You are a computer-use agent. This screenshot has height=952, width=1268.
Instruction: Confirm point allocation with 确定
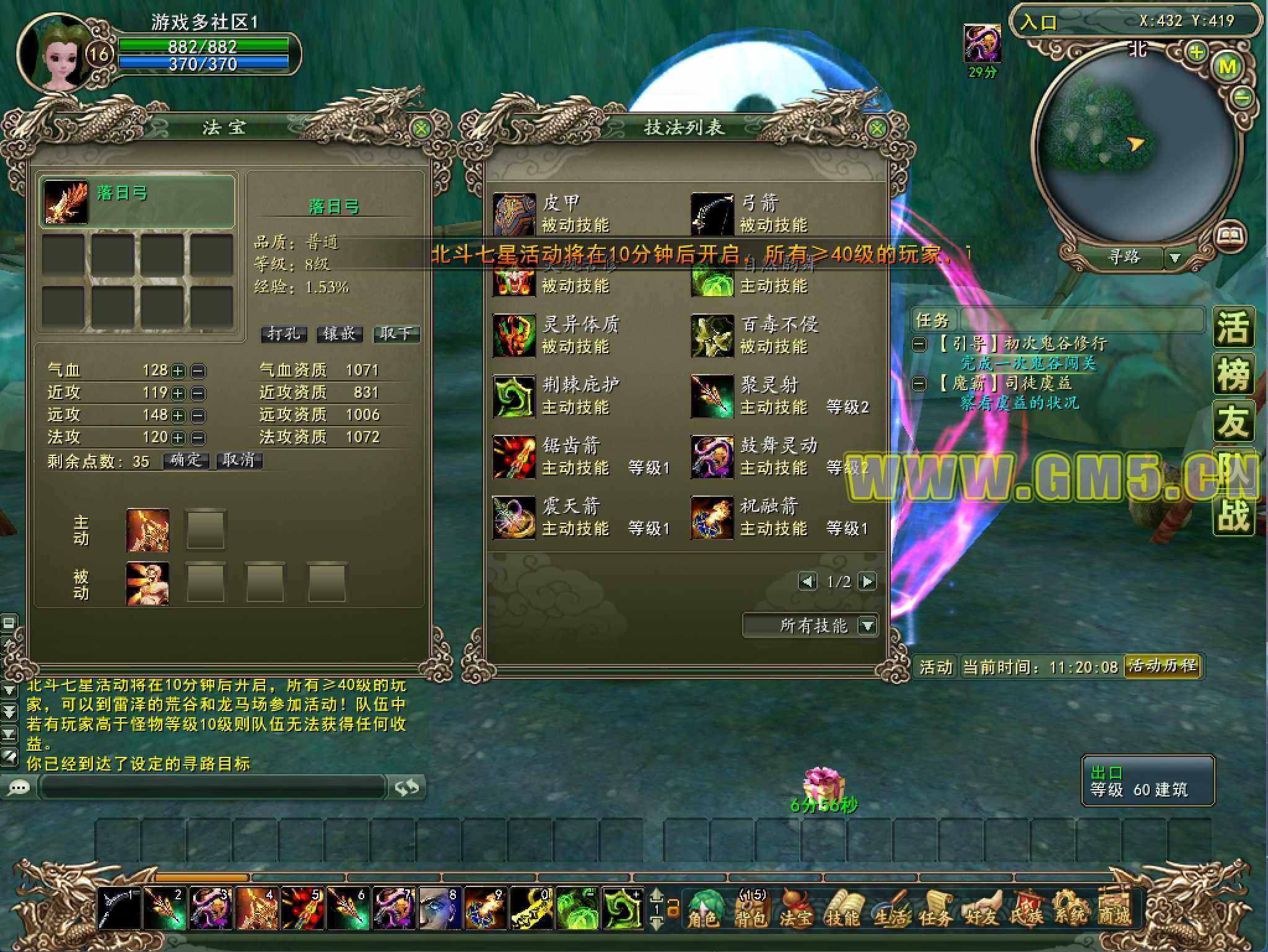point(186,460)
